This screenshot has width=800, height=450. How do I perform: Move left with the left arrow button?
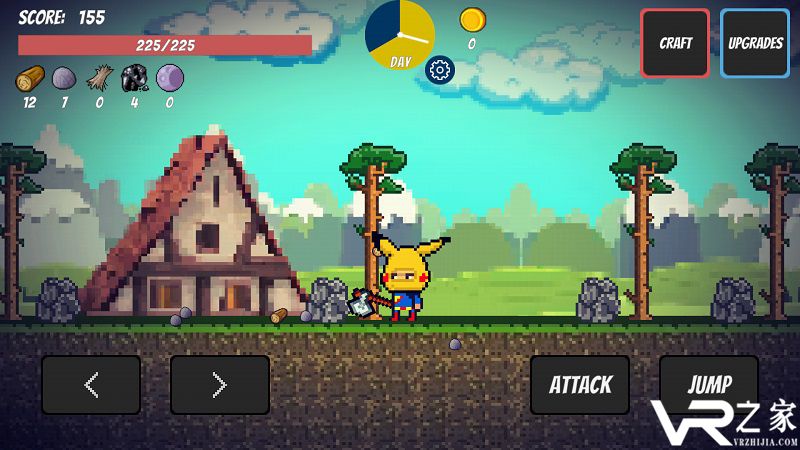pyautogui.click(x=91, y=385)
